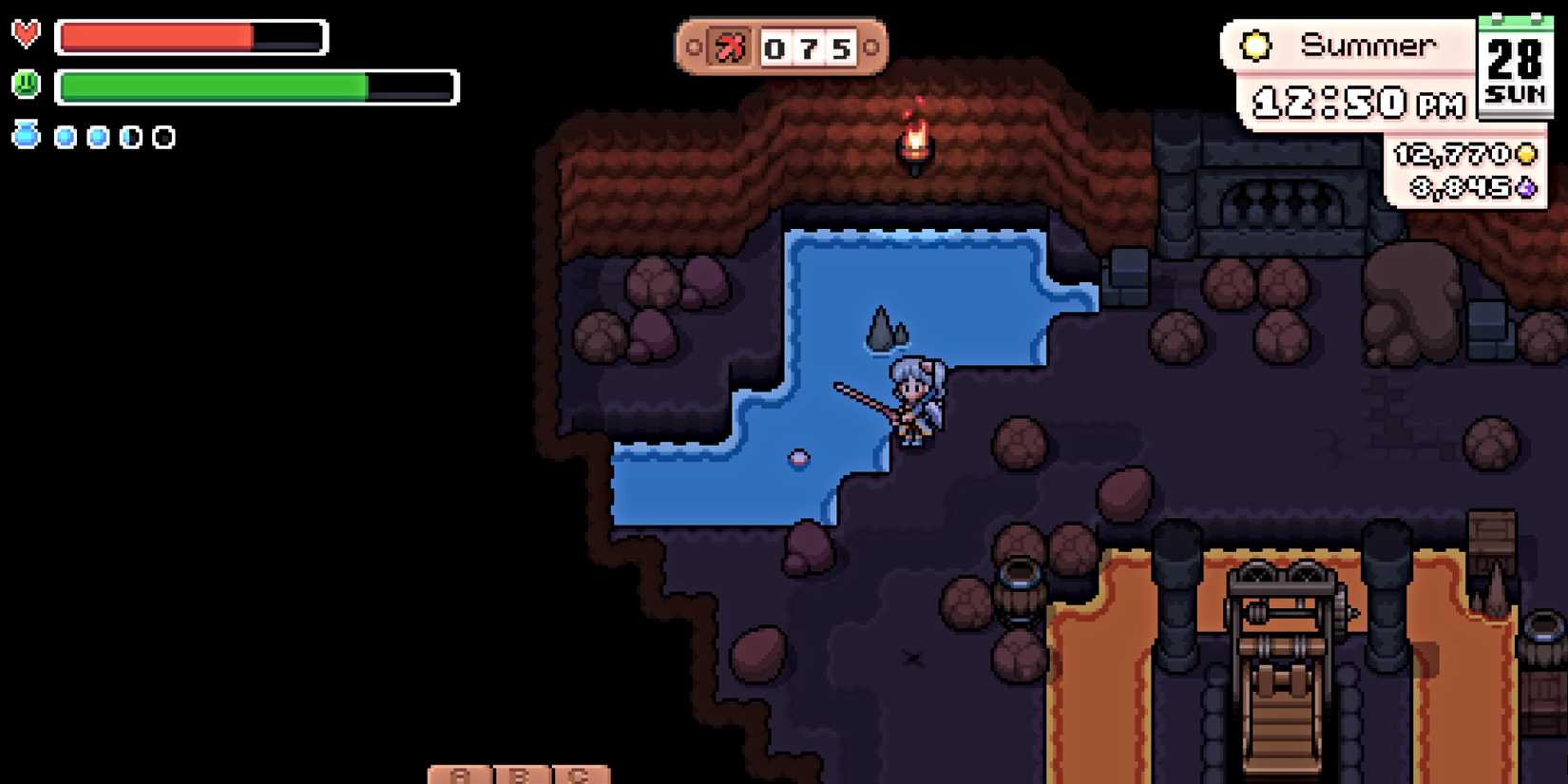Select the 075 fish counter number
This screenshot has width=1568, height=784.
[x=809, y=48]
